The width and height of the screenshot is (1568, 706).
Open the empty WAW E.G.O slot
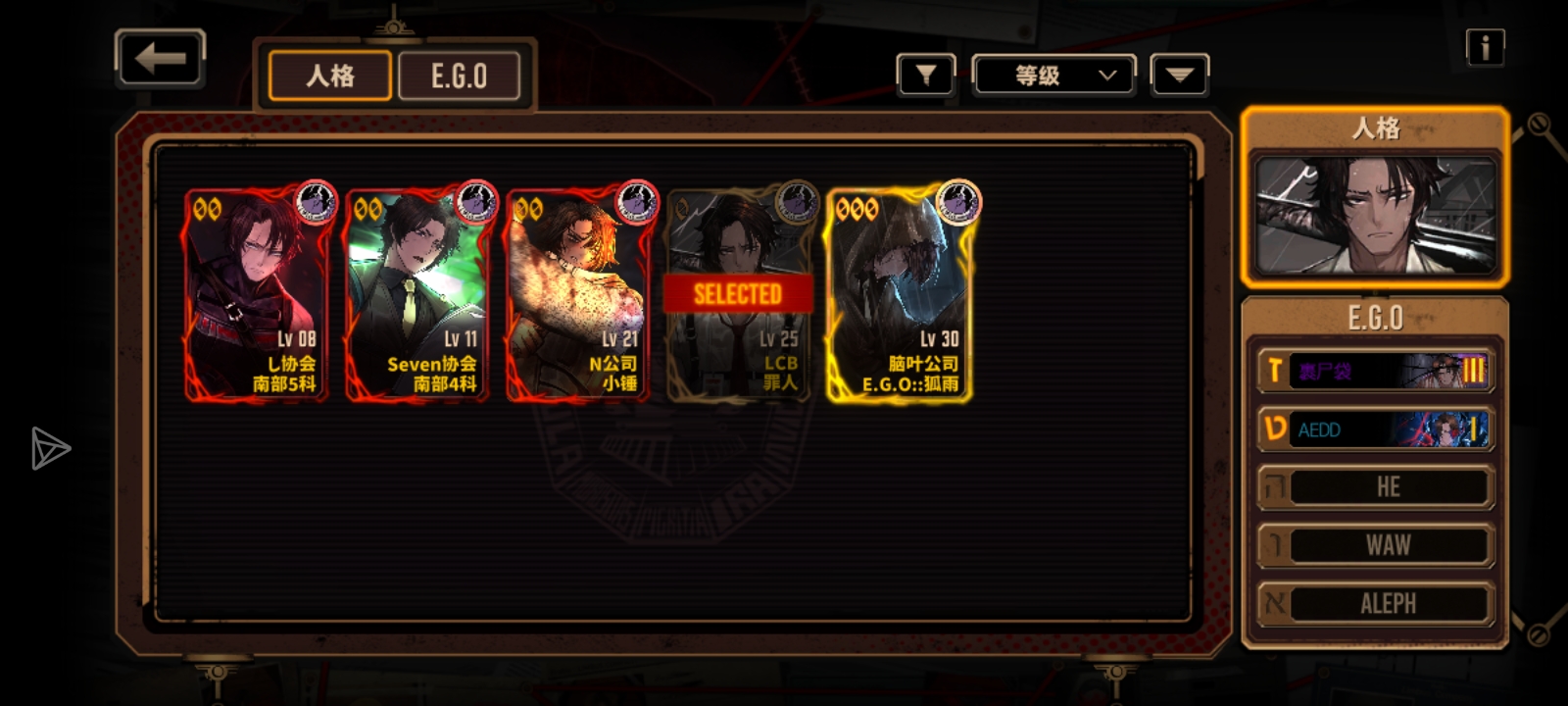point(1375,545)
